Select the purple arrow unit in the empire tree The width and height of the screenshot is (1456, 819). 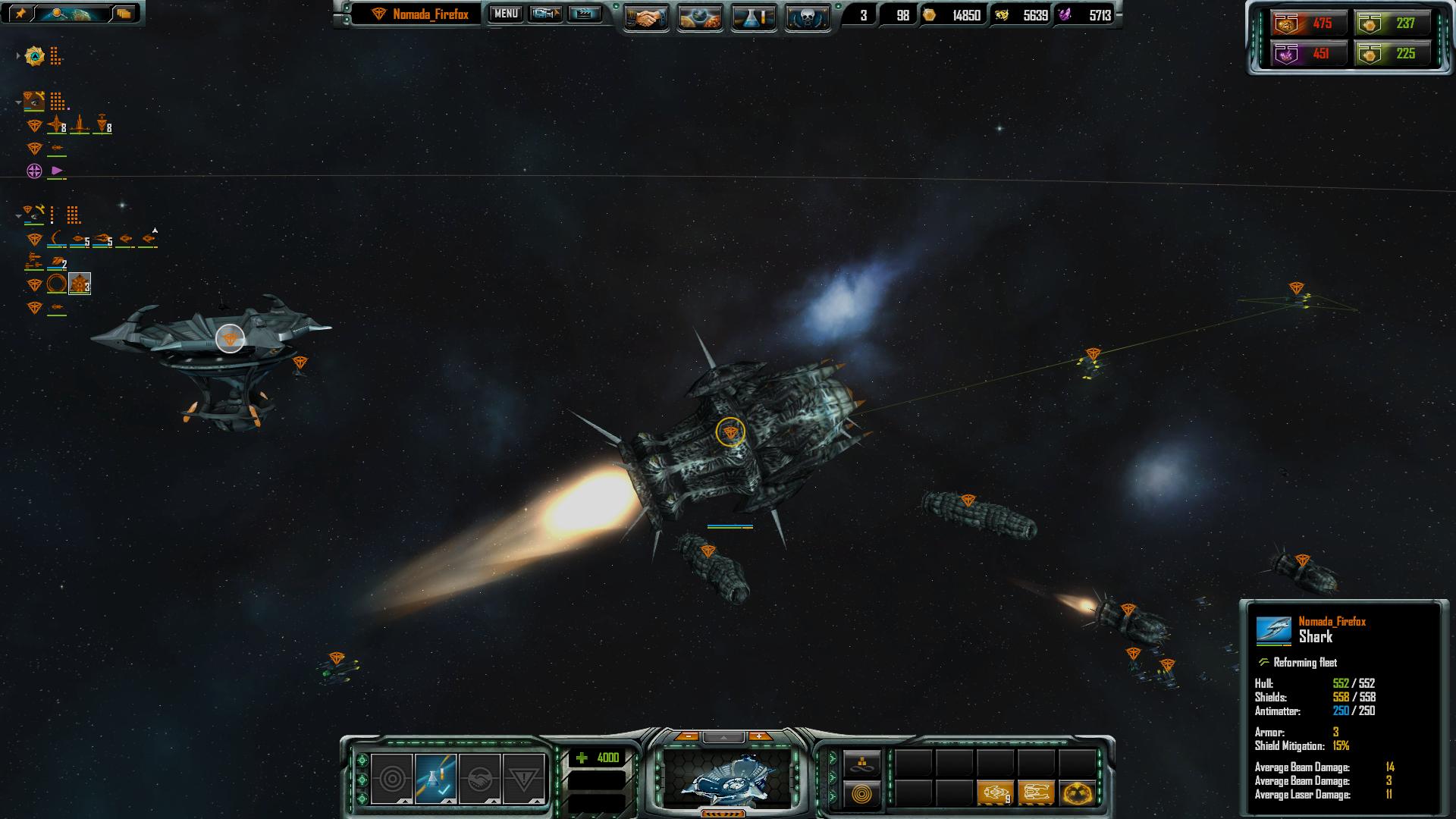click(x=57, y=171)
